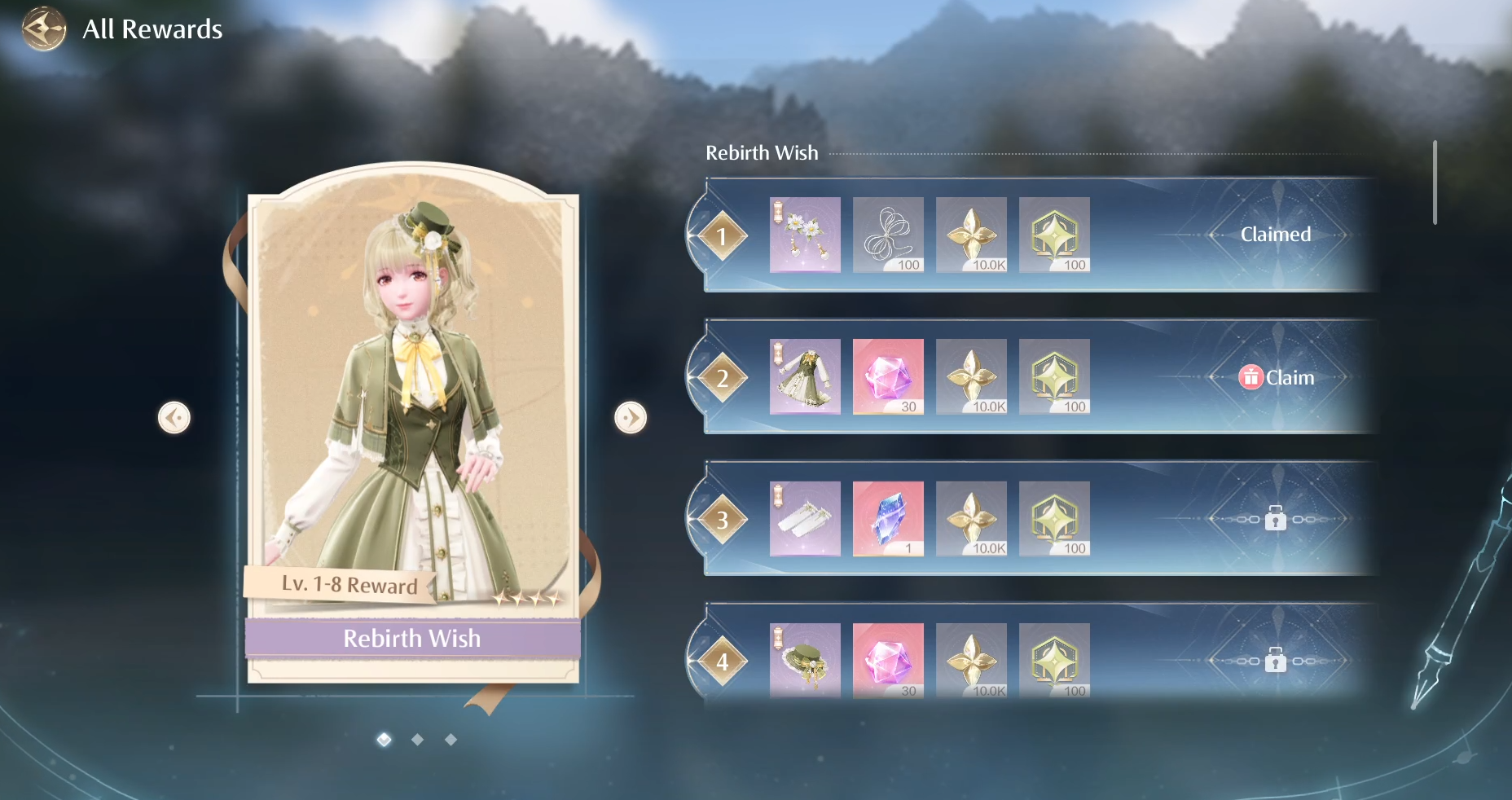Click the lock icon on reward tier 4
Viewport: 1512px width, 800px height.
pos(1275,661)
